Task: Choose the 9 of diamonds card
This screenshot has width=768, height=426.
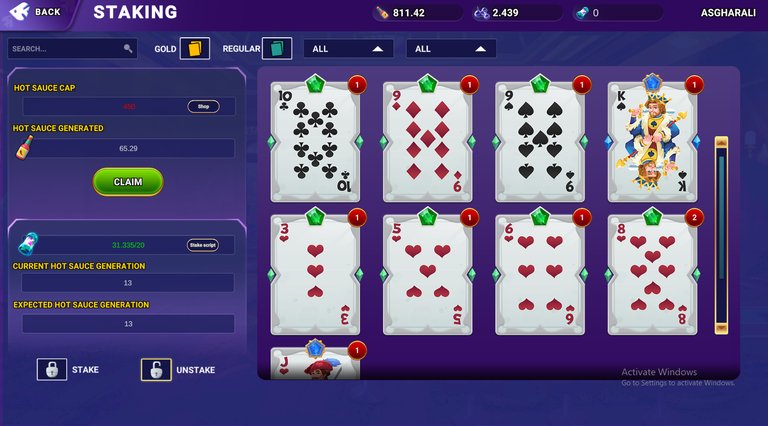Action: tap(427, 140)
